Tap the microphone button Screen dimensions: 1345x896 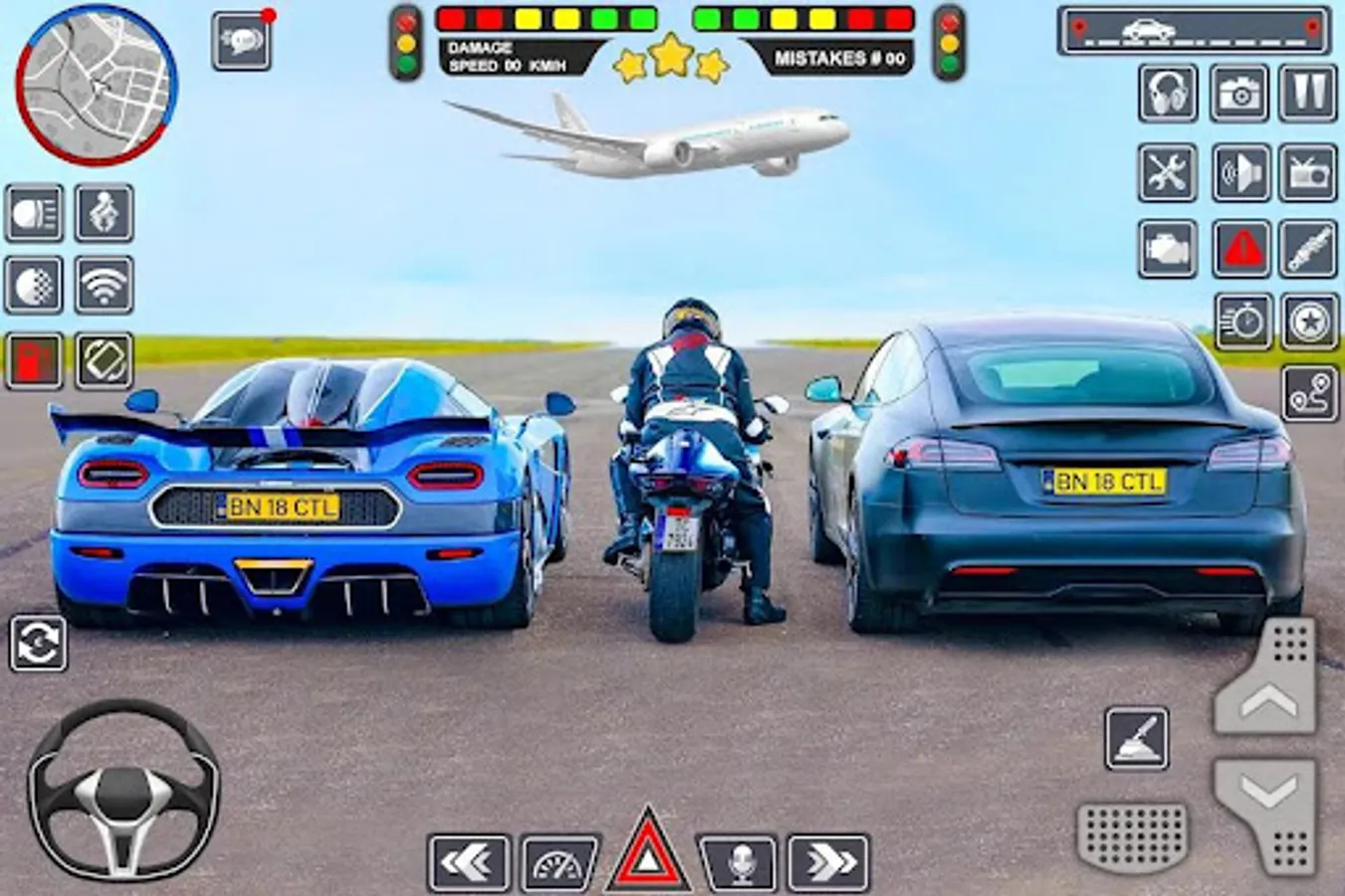coord(739,862)
